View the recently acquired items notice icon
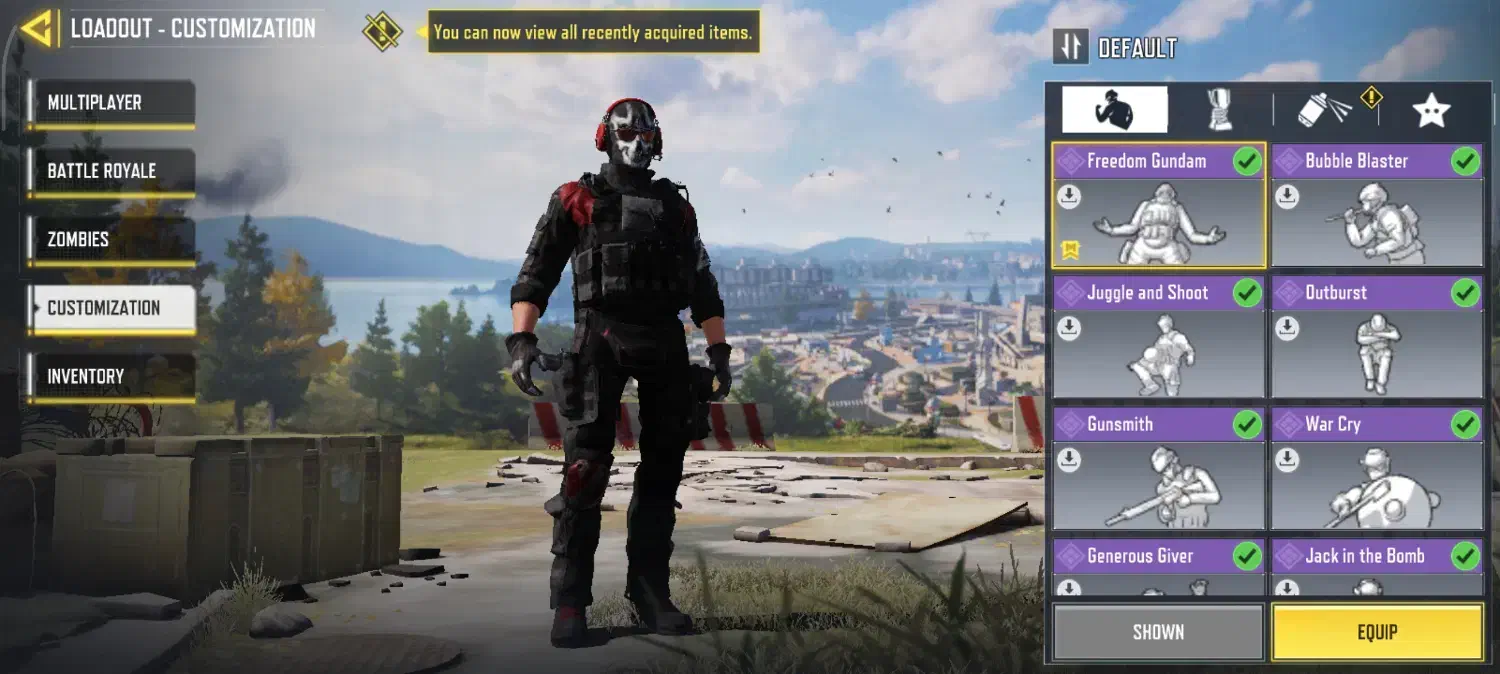The image size is (1500, 674). tap(382, 31)
